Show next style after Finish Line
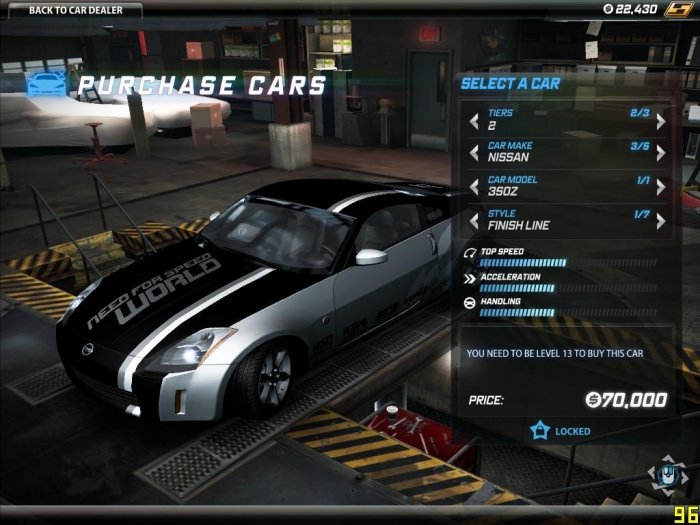 pyautogui.click(x=661, y=221)
